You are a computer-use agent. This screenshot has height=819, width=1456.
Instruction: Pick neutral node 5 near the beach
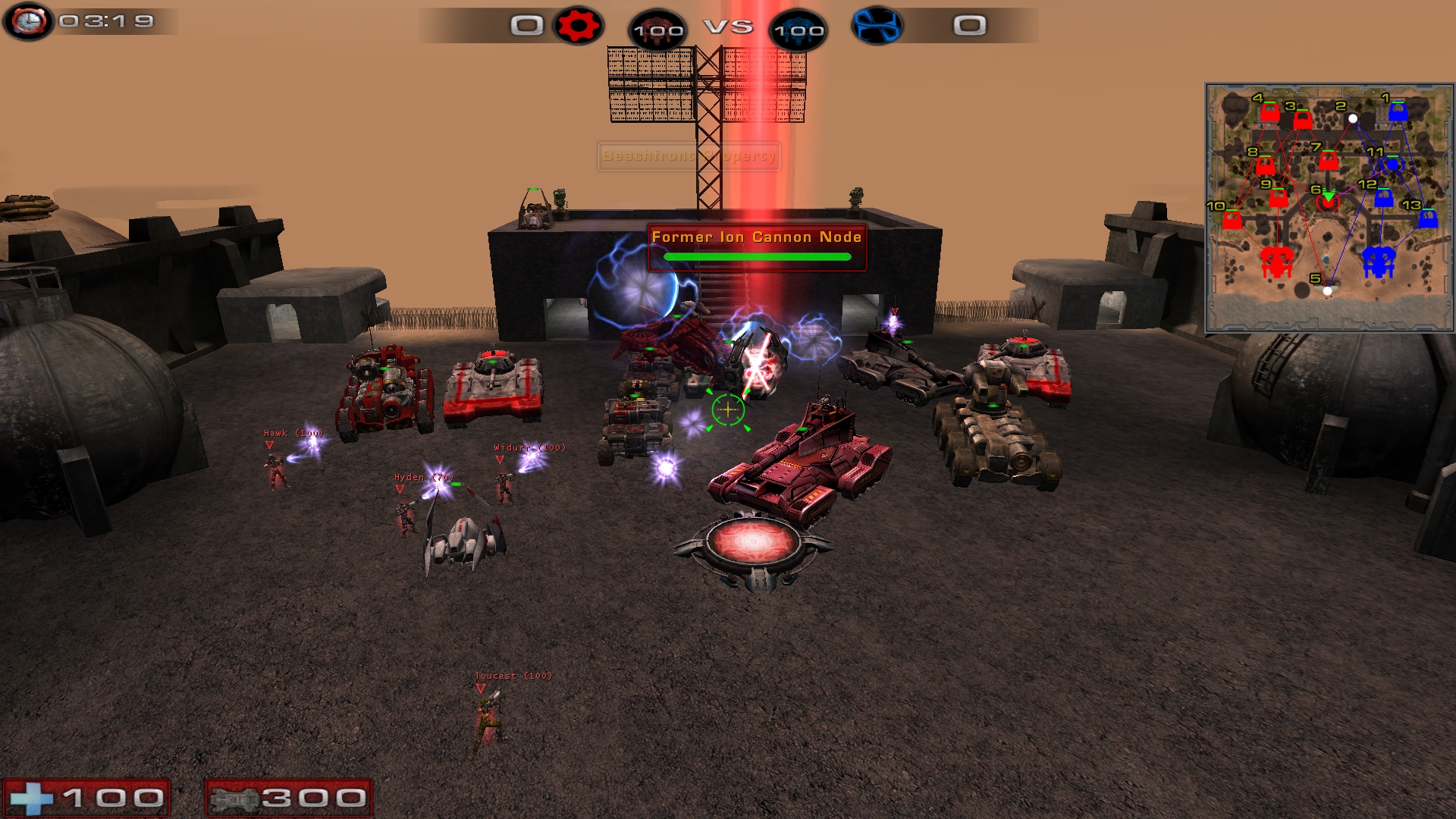tap(1327, 290)
